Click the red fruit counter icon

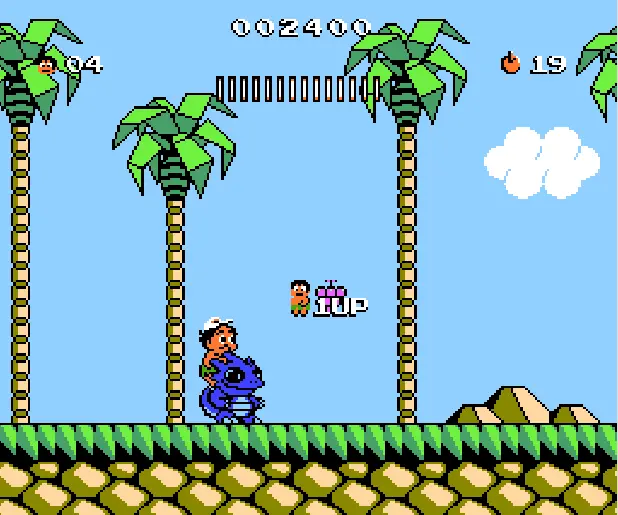(511, 64)
